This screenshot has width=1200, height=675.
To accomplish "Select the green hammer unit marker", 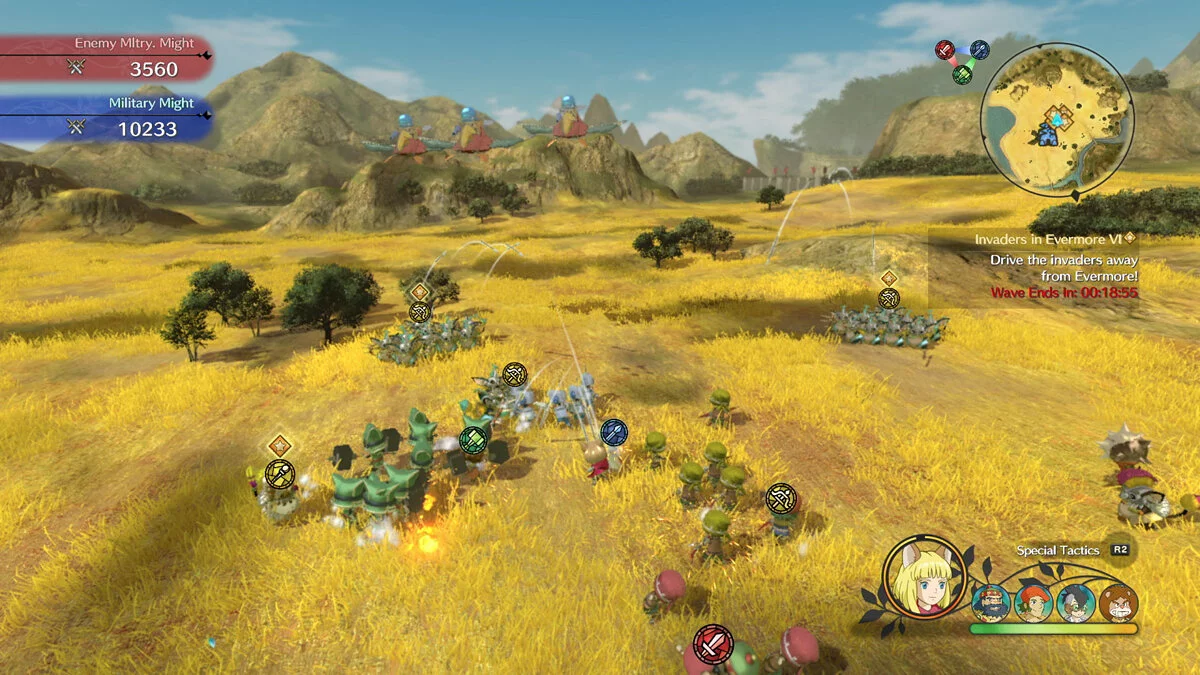I will pos(474,441).
